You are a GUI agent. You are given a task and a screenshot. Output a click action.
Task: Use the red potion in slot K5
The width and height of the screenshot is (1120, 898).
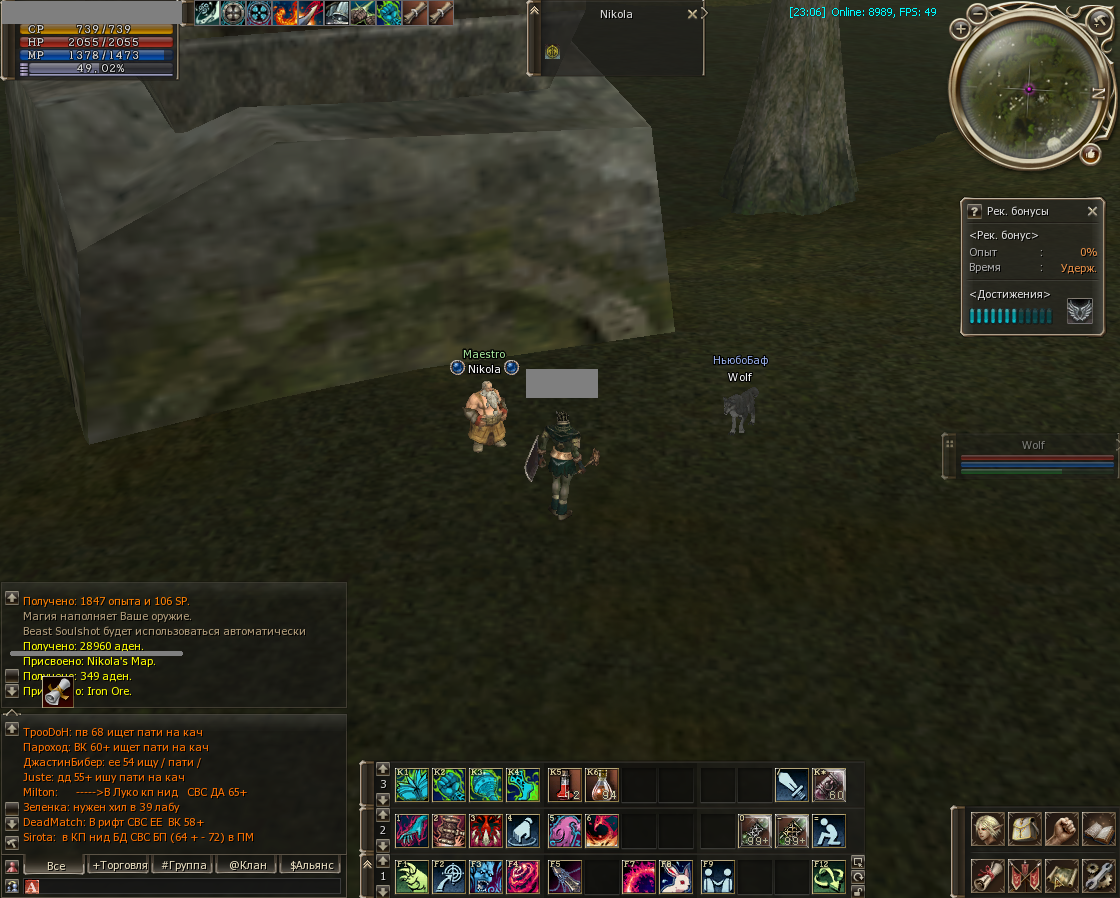click(x=565, y=785)
